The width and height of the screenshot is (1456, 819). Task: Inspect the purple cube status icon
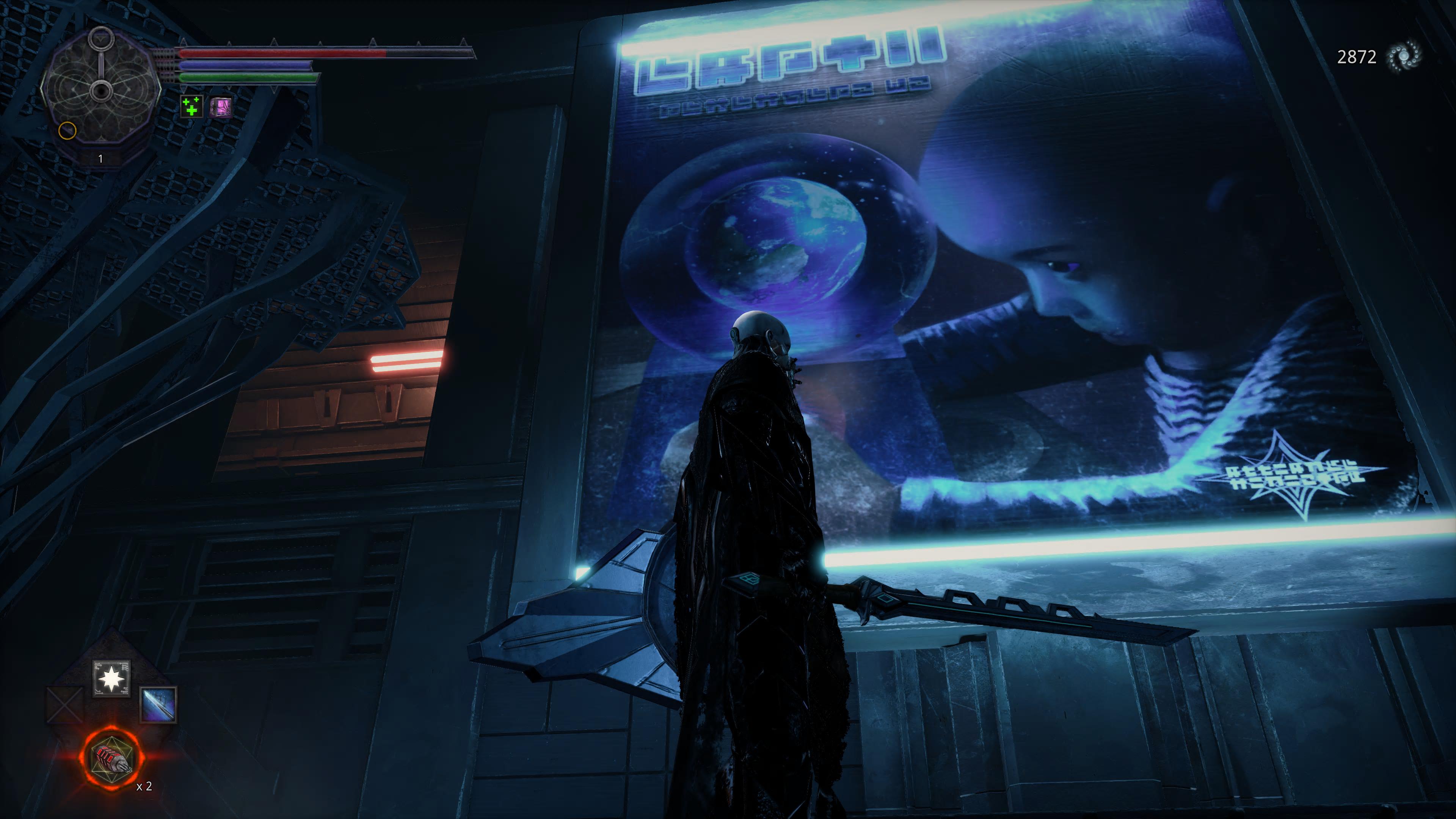(x=220, y=106)
